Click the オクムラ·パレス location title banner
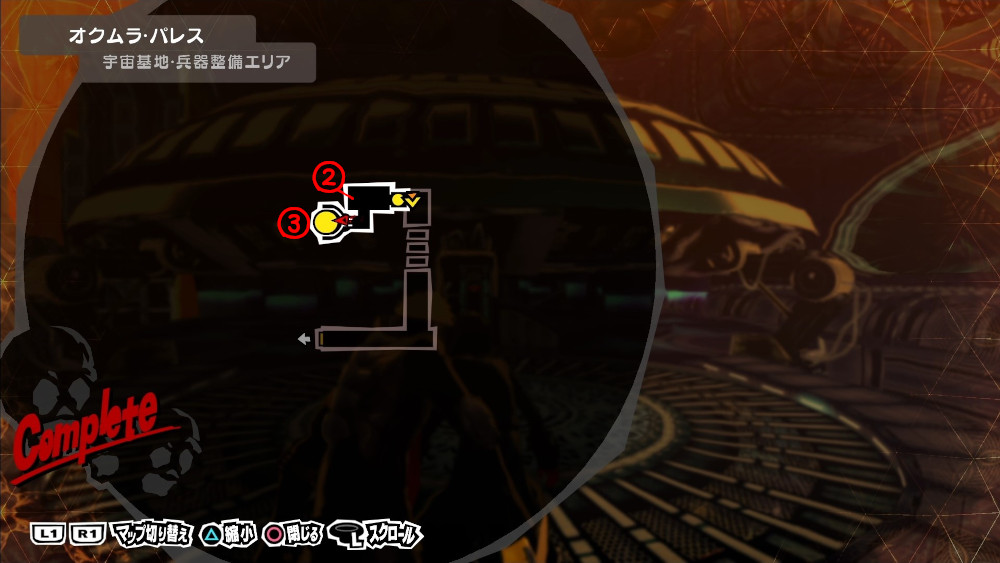1000x563 pixels. 137,36
